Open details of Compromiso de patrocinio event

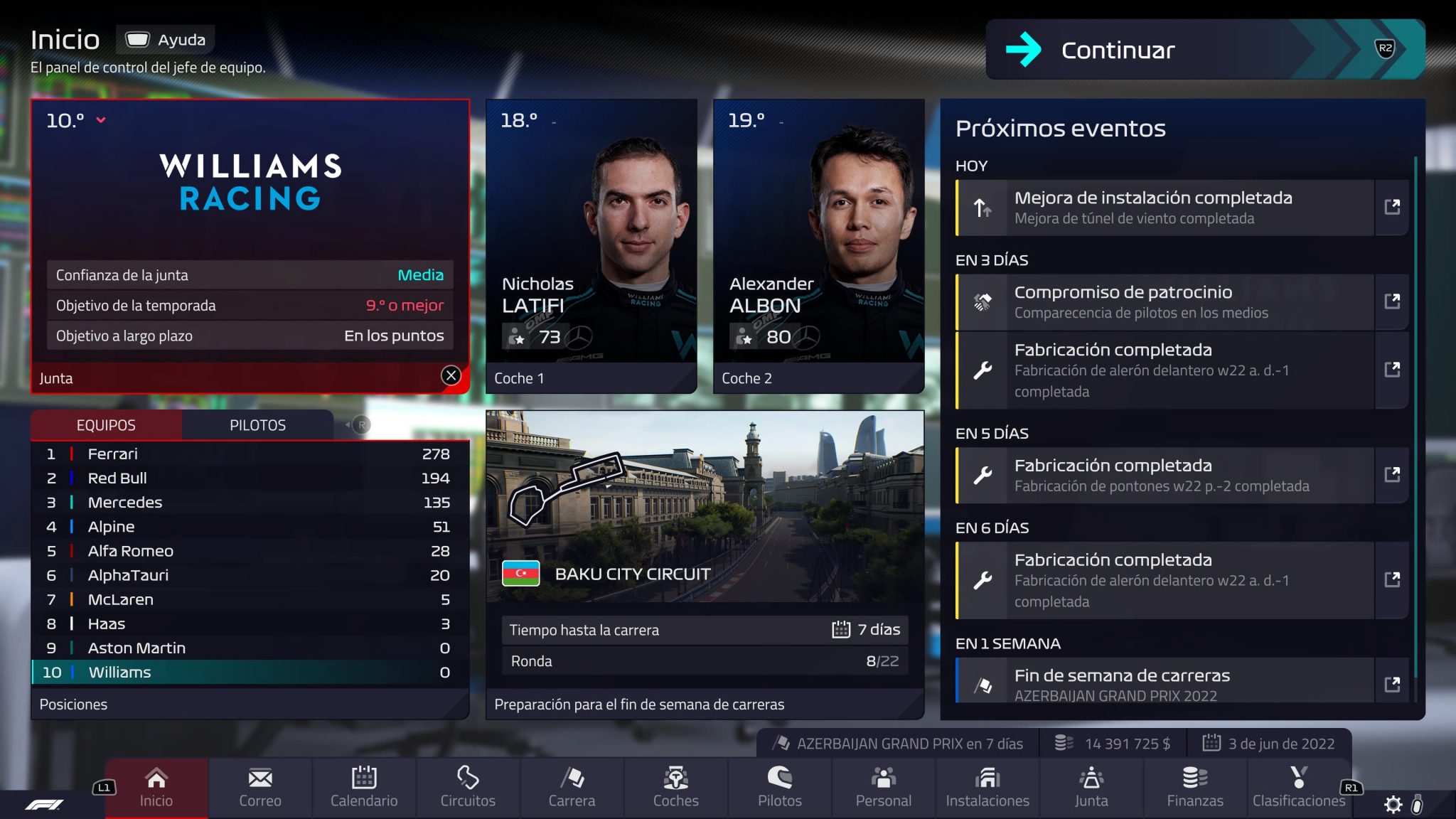click(1391, 301)
